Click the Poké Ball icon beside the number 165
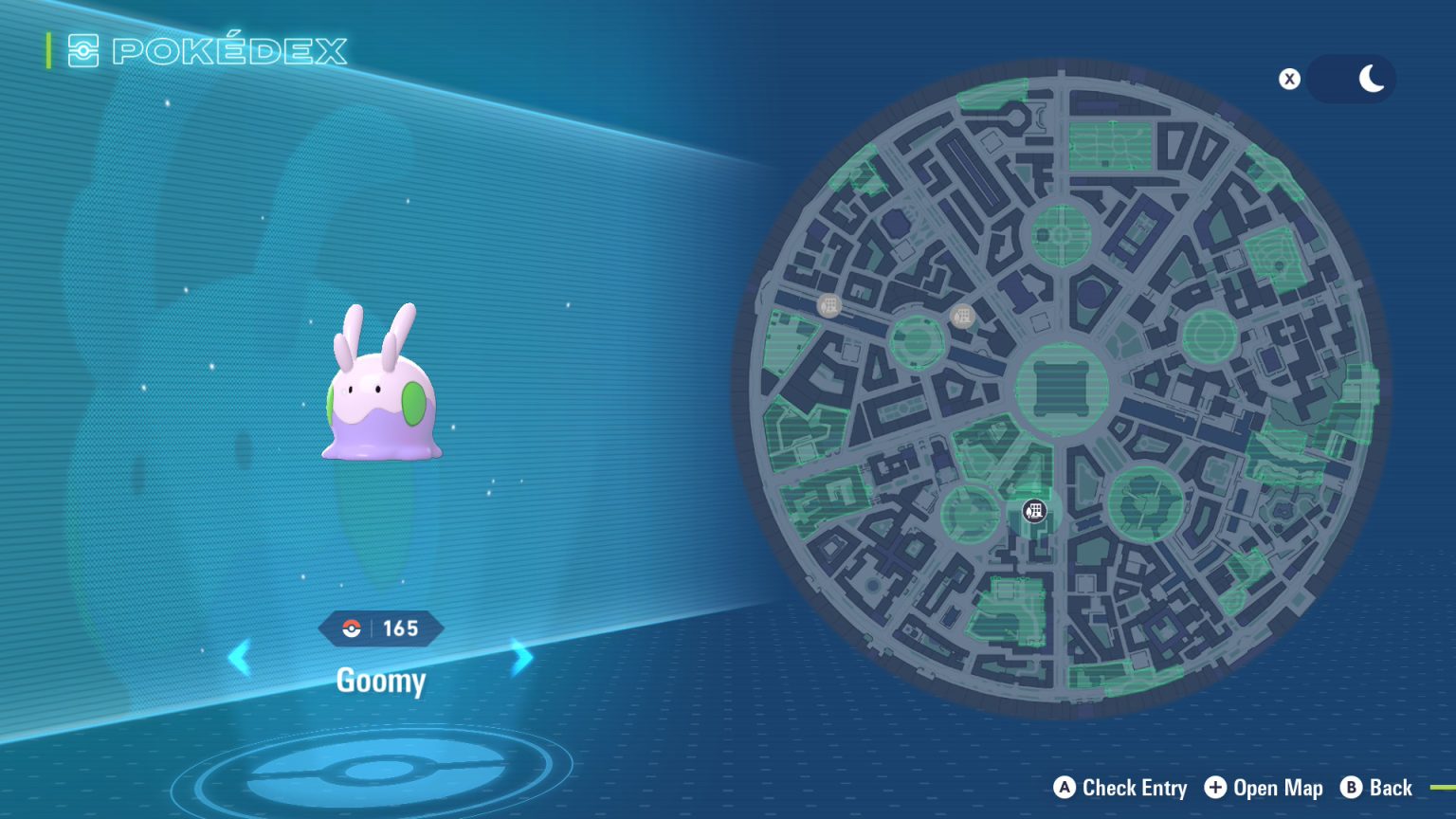1456x819 pixels. click(x=353, y=627)
